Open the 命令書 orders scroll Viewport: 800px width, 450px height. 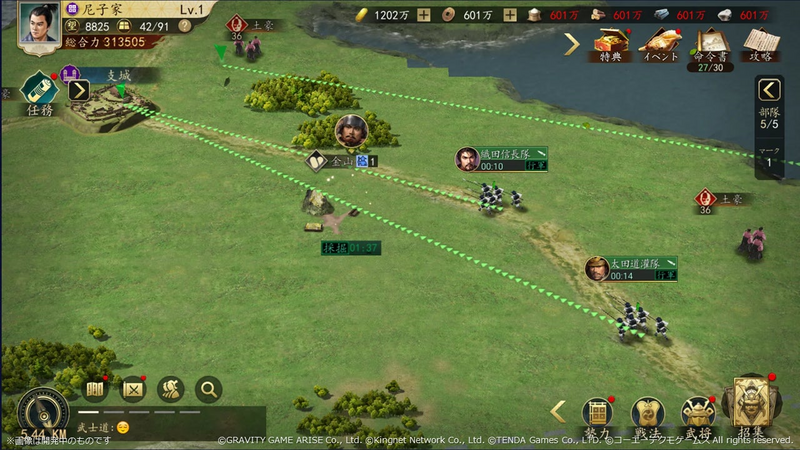click(711, 44)
